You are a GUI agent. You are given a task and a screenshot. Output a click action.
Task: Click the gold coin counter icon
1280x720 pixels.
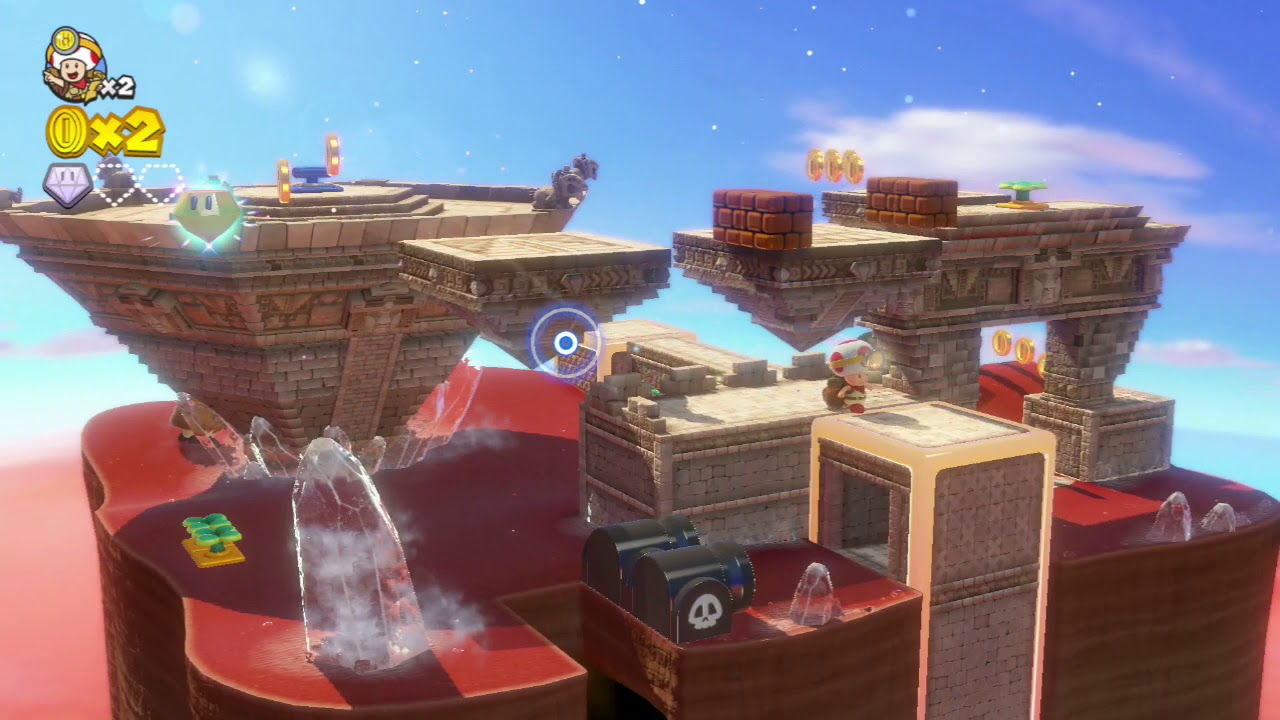click(68, 132)
